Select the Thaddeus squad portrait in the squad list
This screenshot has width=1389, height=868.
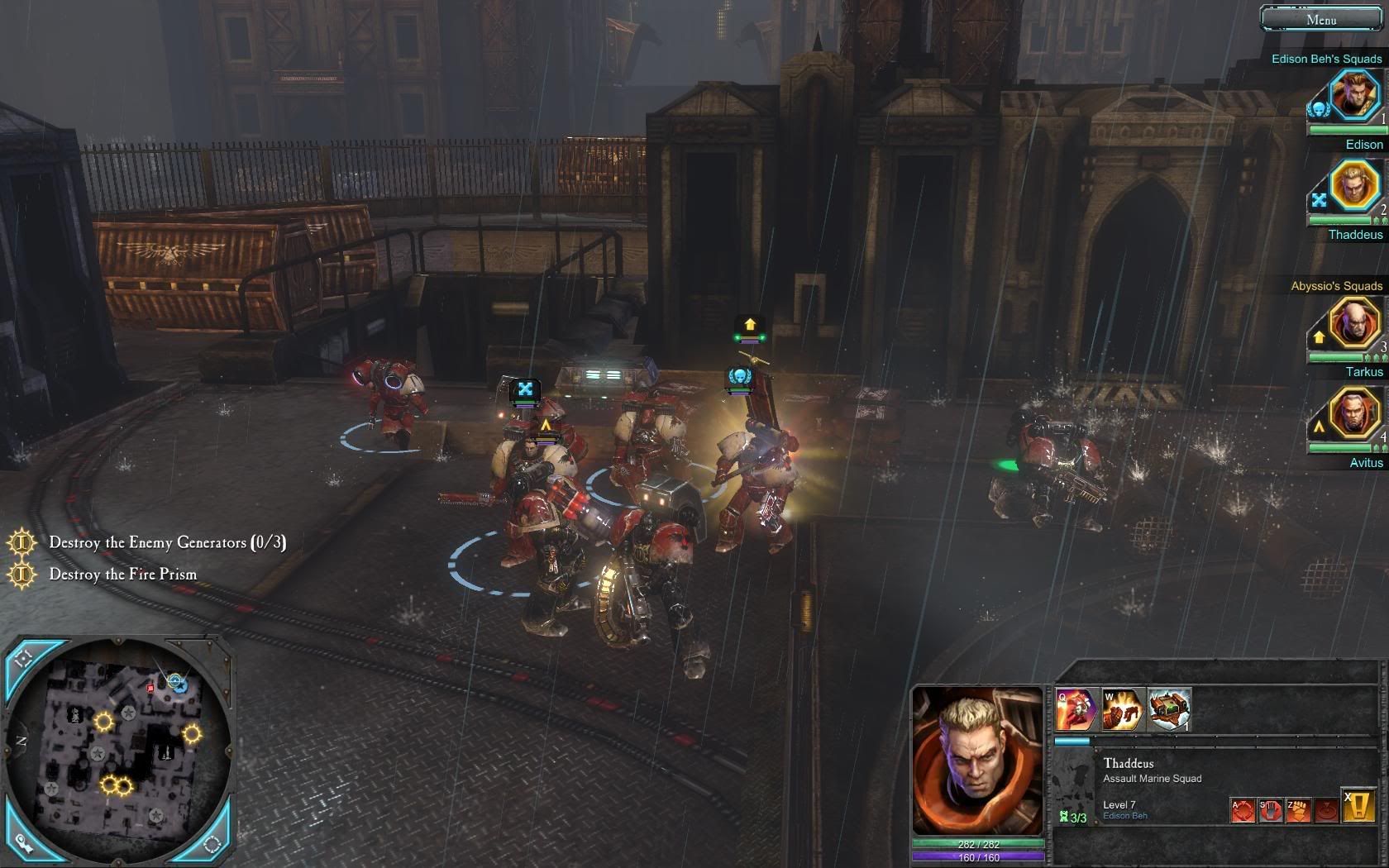coord(1353,186)
